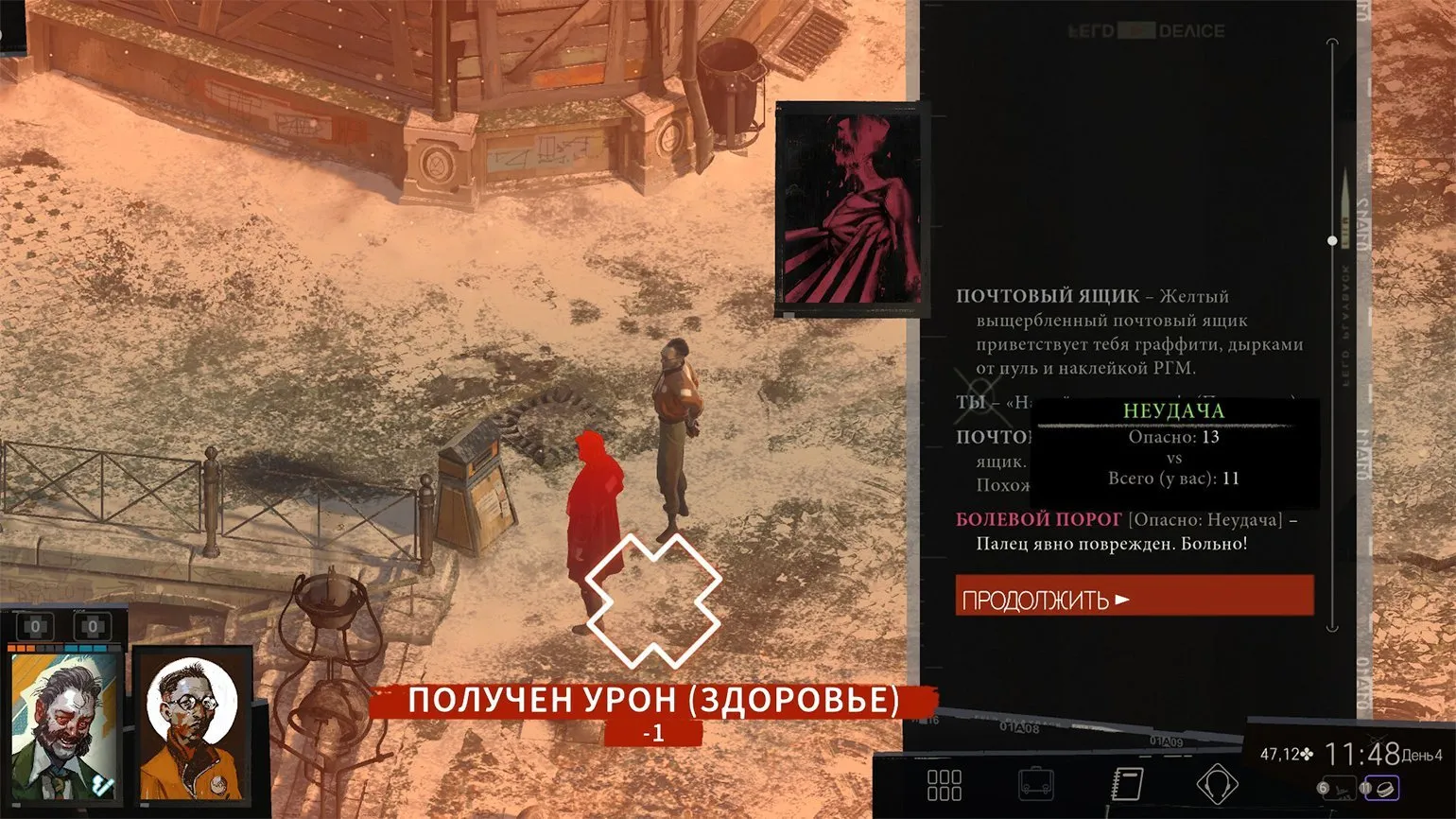Screen dimensions: 1456x819
Task: Click Kim's portrait in orange jacket
Action: (192, 725)
